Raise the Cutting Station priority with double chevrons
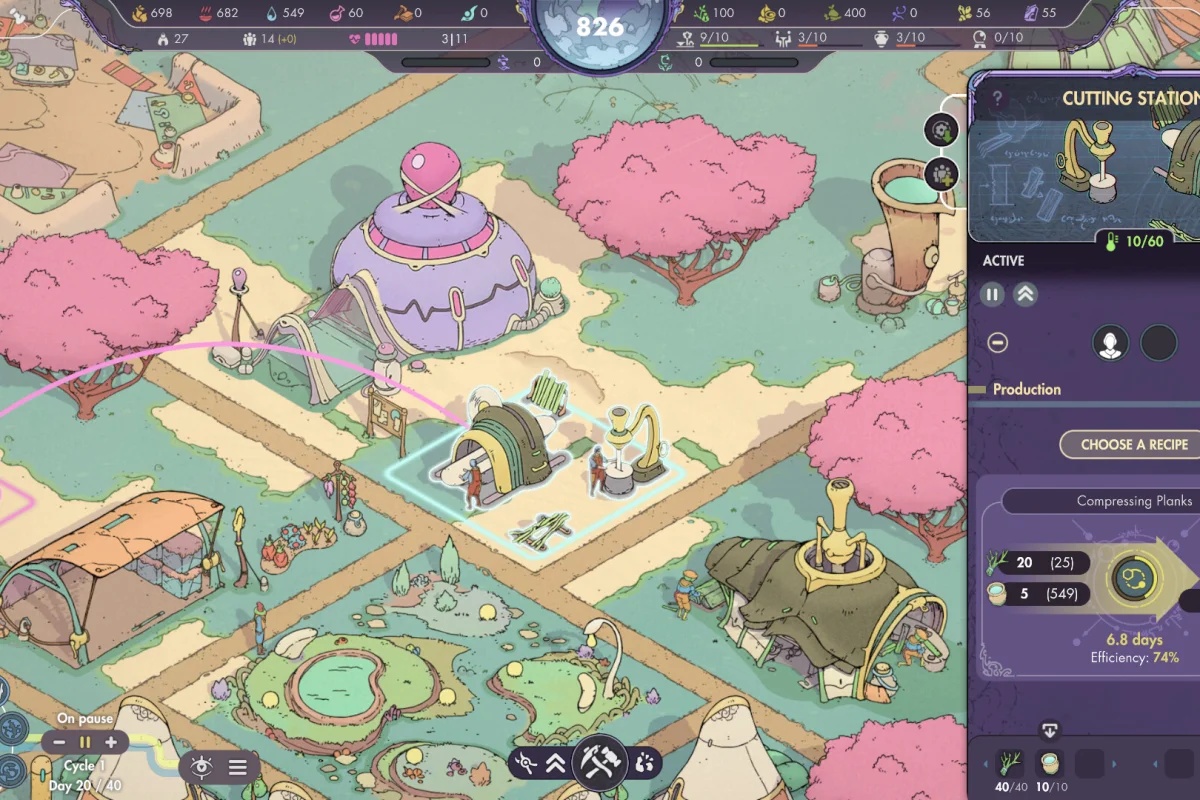This screenshot has height=800, width=1200. [x=1025, y=294]
